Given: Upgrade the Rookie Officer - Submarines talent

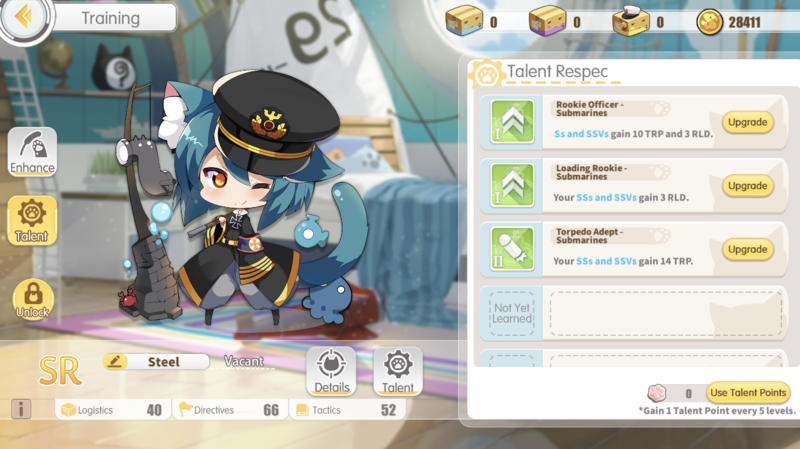Looking at the screenshot, I should click(x=747, y=123).
